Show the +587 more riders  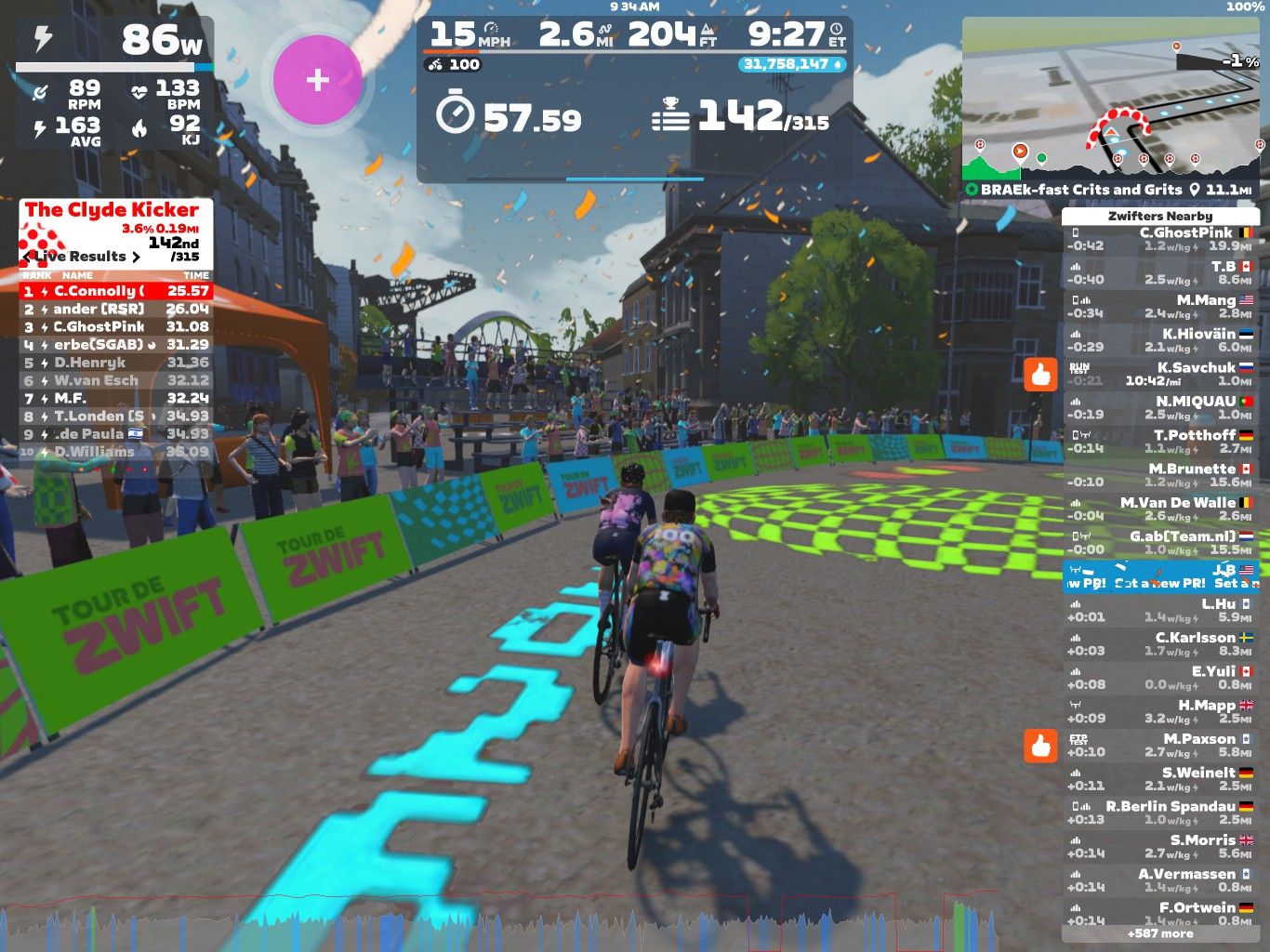coord(1159,933)
